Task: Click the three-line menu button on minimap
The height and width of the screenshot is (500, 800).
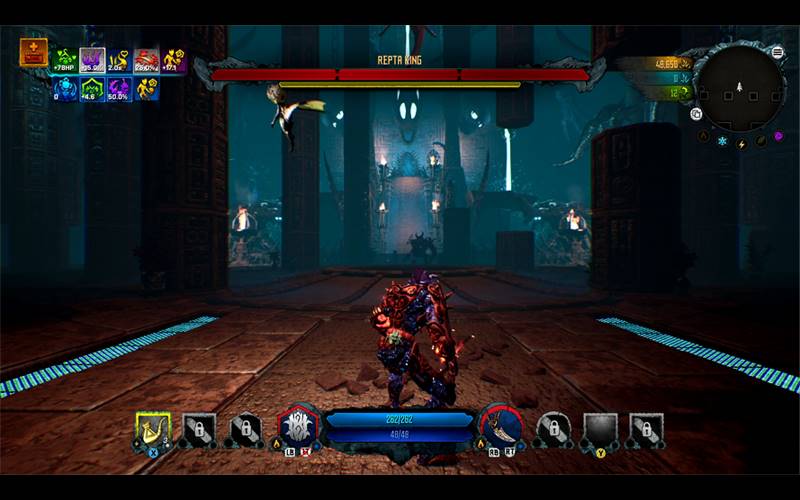Action: pos(778,52)
